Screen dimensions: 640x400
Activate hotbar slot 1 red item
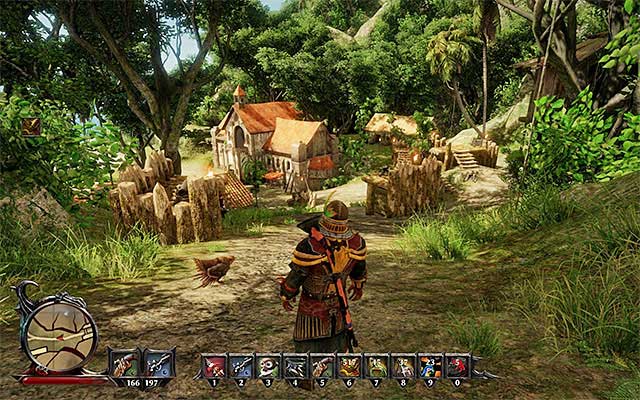pos(215,366)
